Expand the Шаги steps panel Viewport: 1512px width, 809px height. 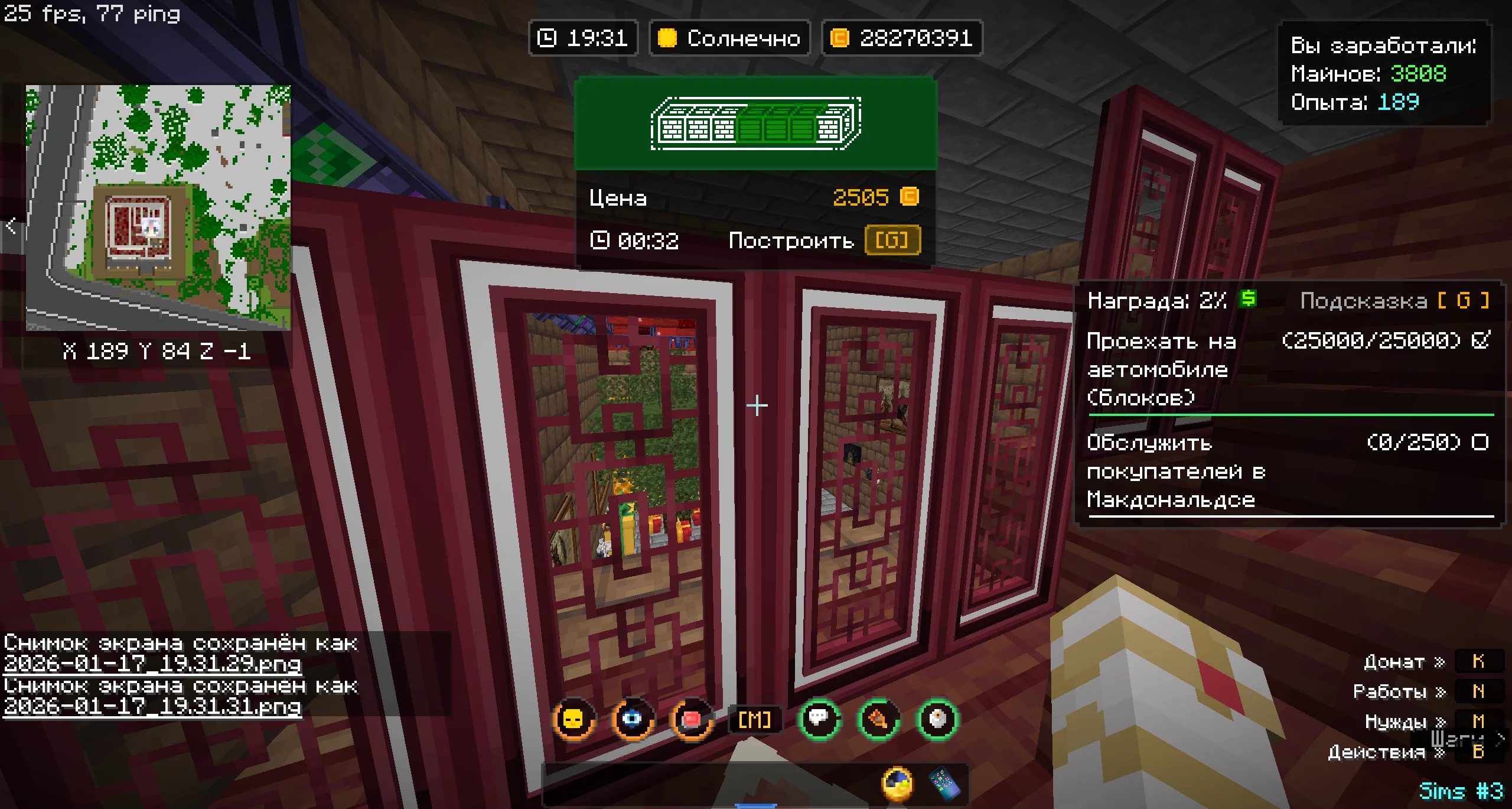pos(1499,739)
